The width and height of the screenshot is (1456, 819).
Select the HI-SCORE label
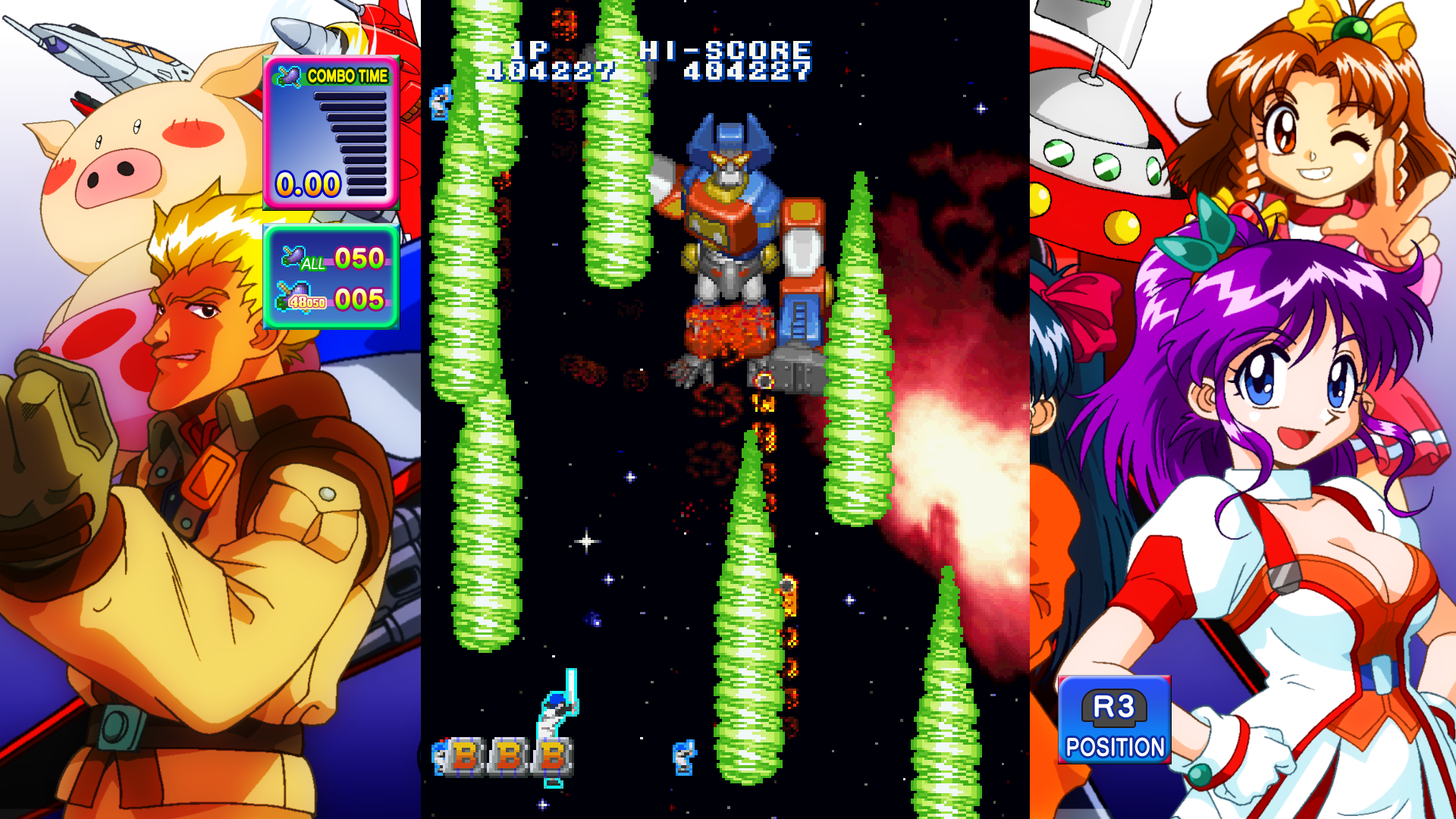click(x=726, y=51)
